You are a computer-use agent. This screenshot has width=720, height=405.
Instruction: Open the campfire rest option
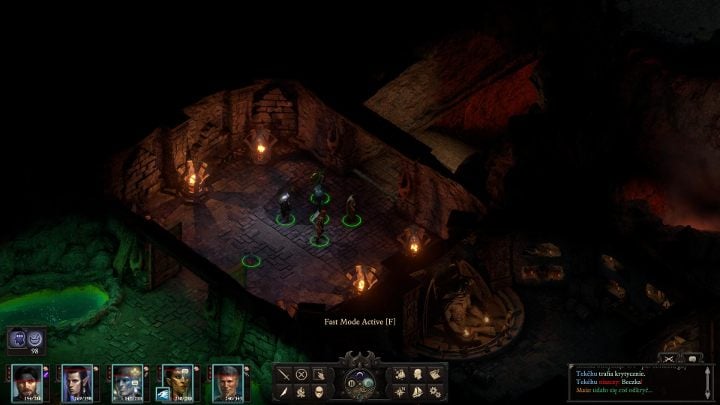301,391
